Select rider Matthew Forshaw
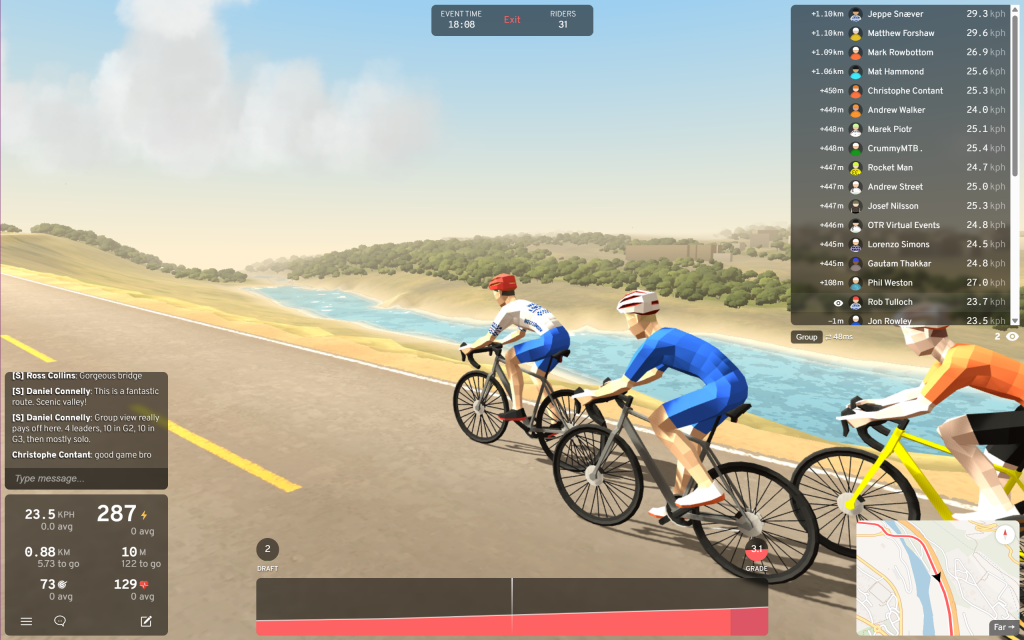The width and height of the screenshot is (1024, 640). [x=901, y=33]
